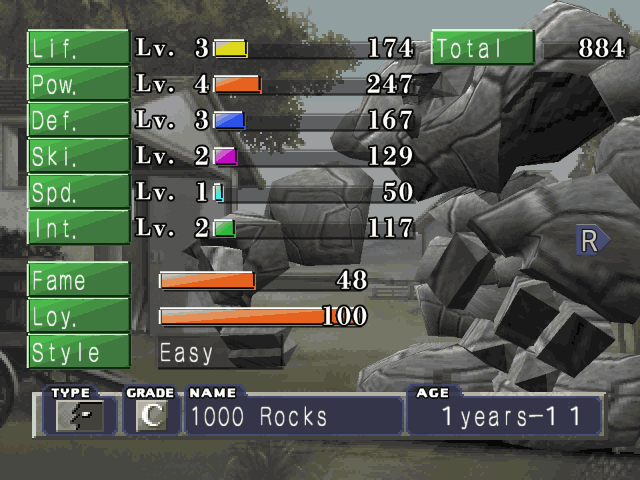Image resolution: width=640 pixels, height=480 pixels.
Task: Select the Loy. label
Action: pyautogui.click(x=78, y=317)
